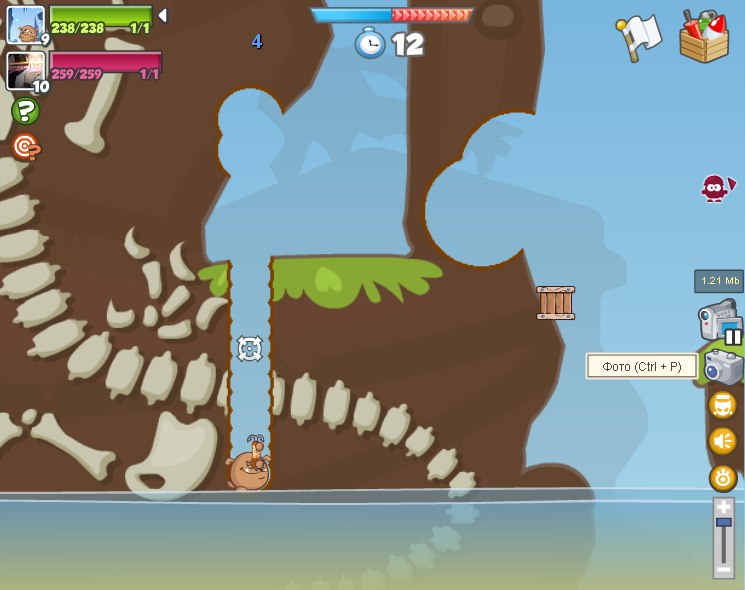Click the white surrender flag icon

pyautogui.click(x=641, y=37)
